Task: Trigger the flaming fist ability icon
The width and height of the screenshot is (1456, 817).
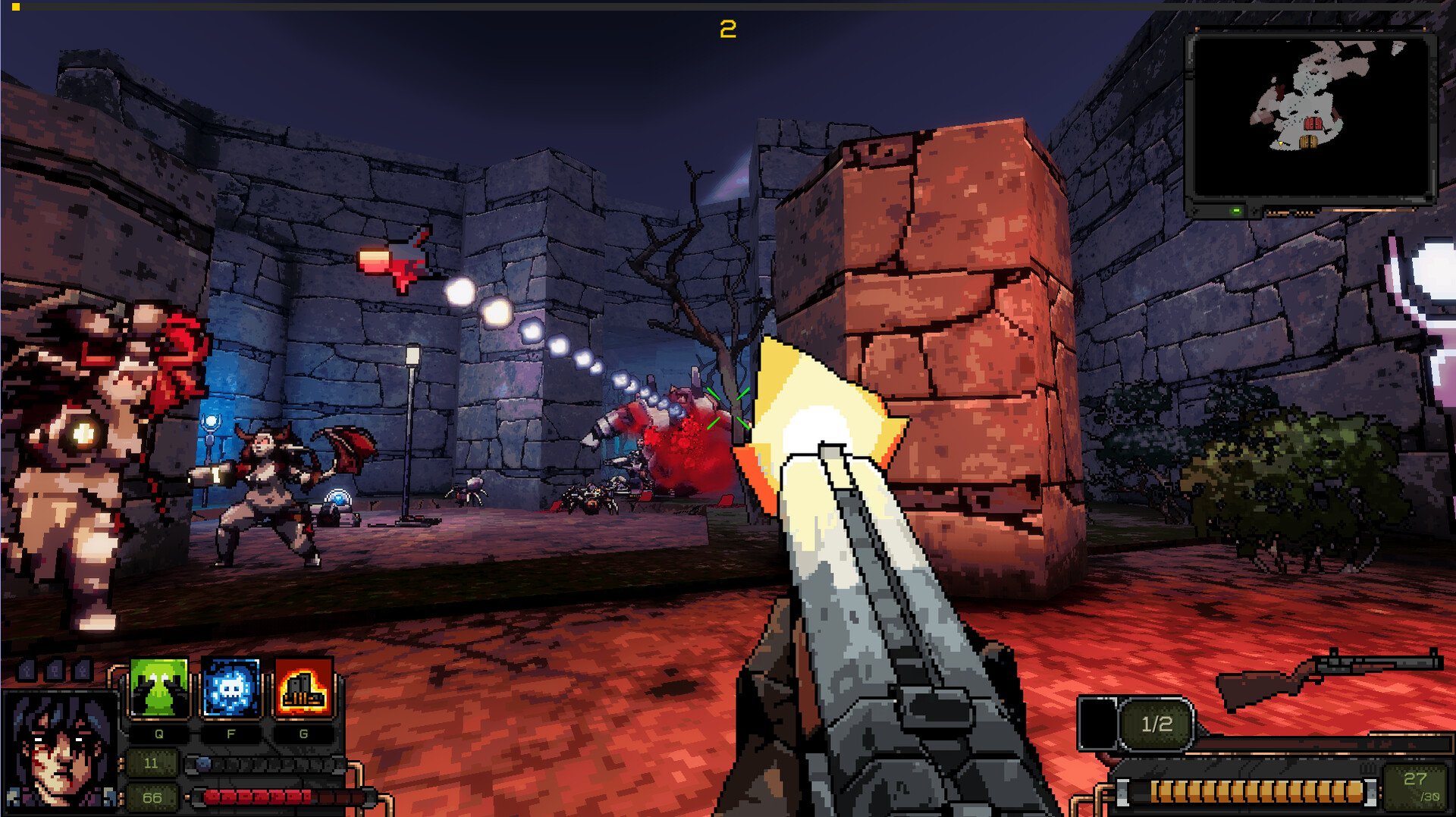Action: click(x=303, y=687)
